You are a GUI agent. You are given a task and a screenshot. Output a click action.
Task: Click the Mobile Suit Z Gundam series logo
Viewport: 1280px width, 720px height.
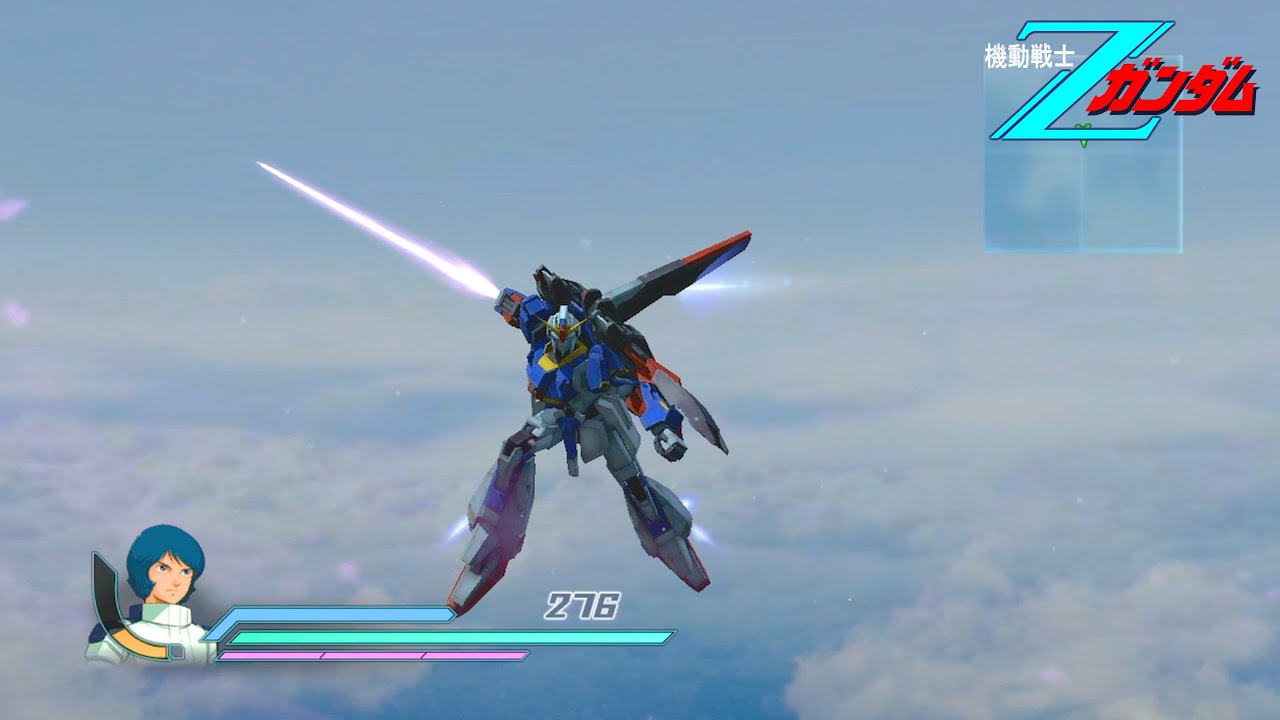pos(1110,85)
